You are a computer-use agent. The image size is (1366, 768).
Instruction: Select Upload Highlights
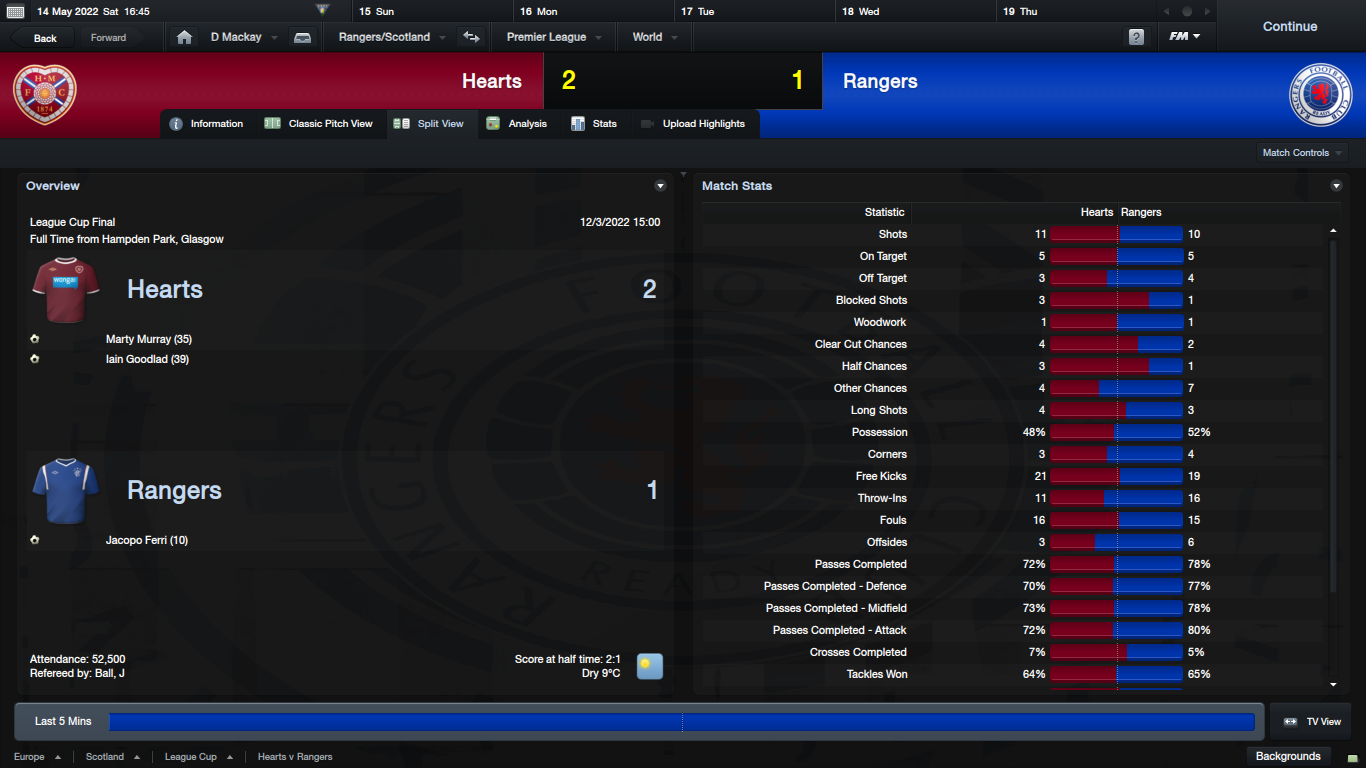click(x=693, y=124)
